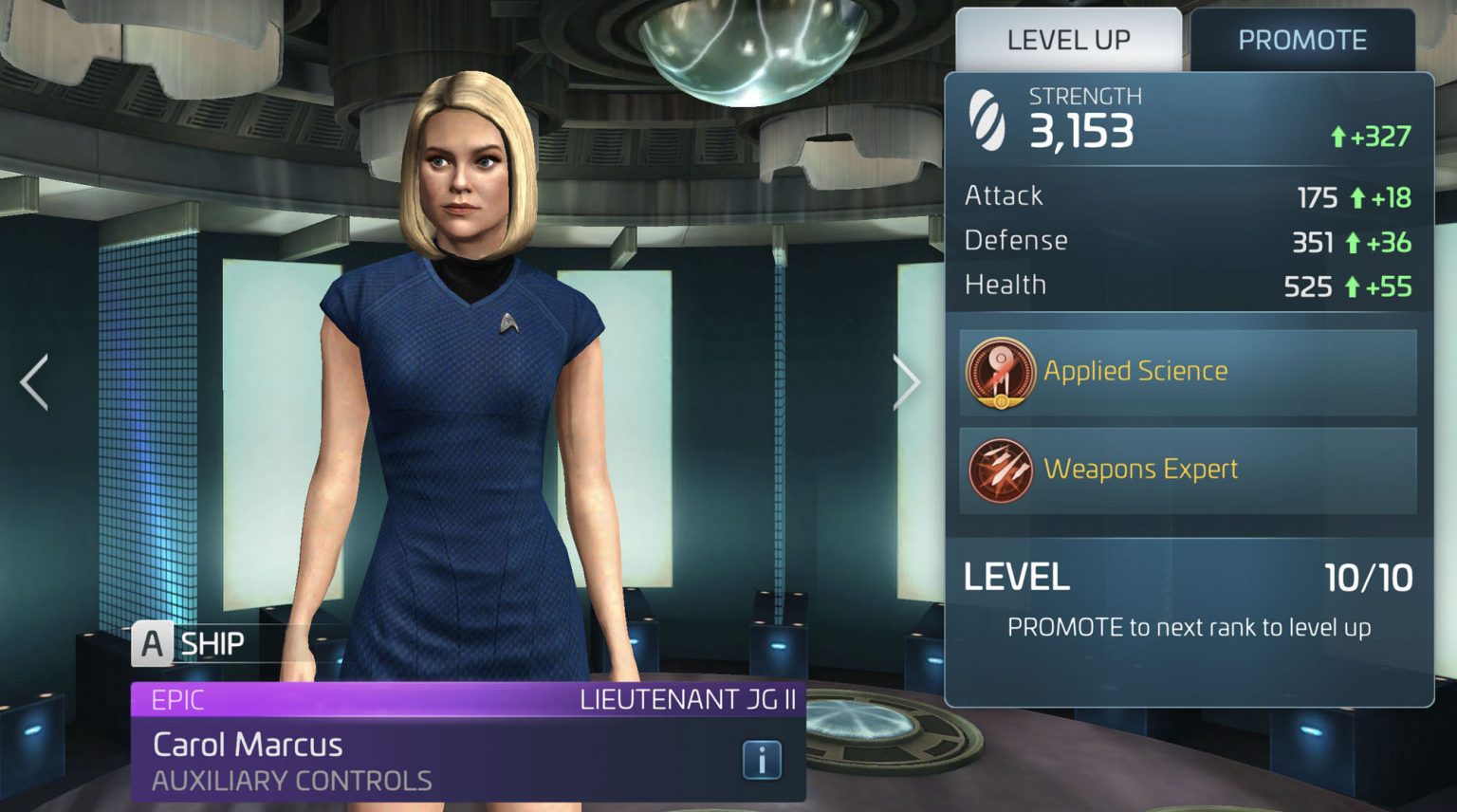Click the LEVEL 10/10 section
Viewport: 1457px width, 812px height.
(1186, 577)
